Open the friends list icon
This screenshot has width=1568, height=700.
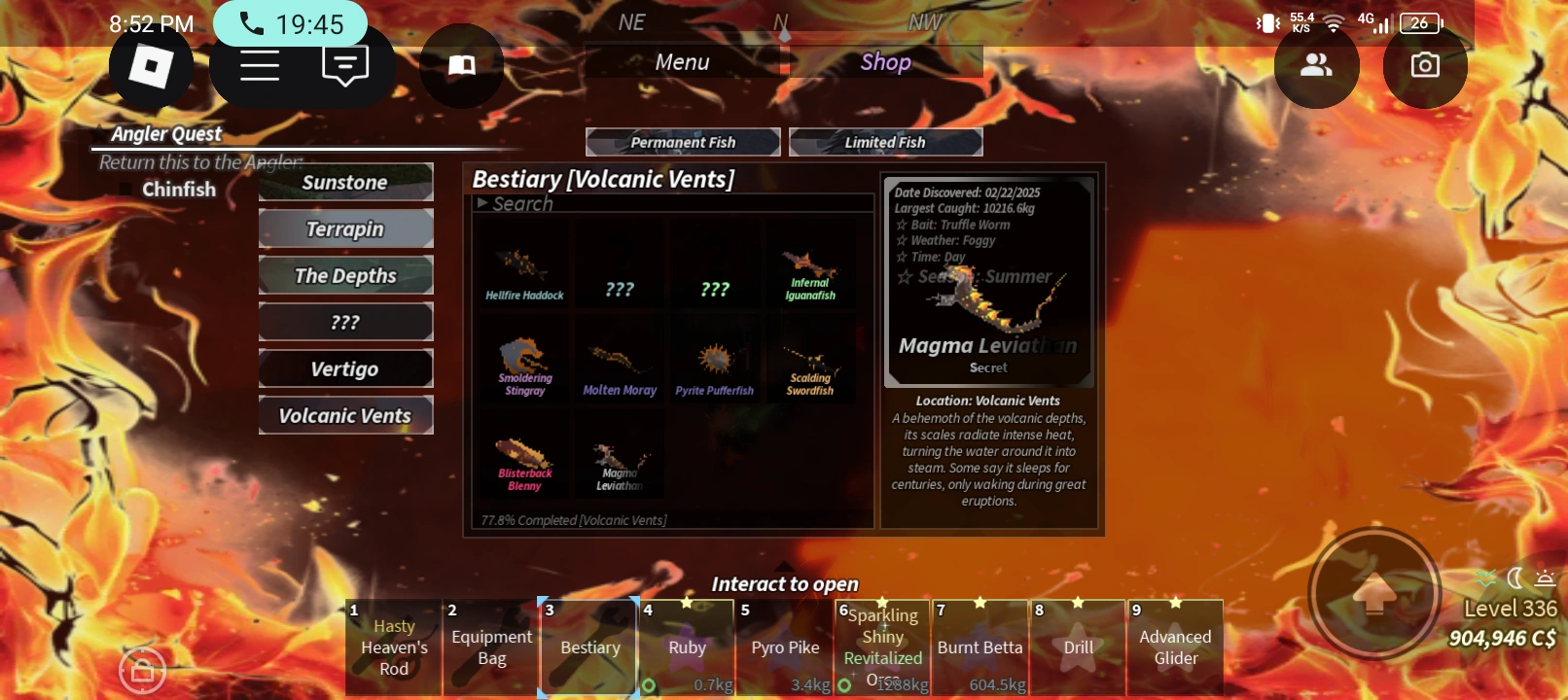click(x=1316, y=64)
